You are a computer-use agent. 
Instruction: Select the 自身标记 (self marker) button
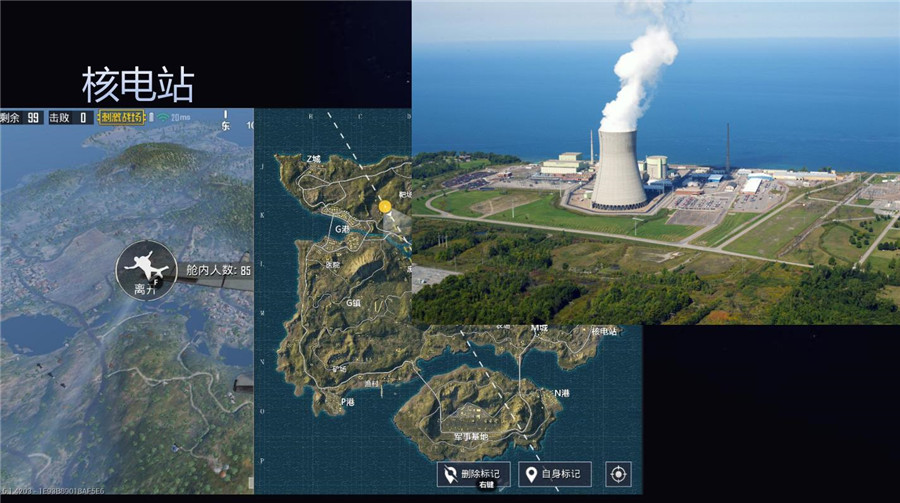coord(555,474)
